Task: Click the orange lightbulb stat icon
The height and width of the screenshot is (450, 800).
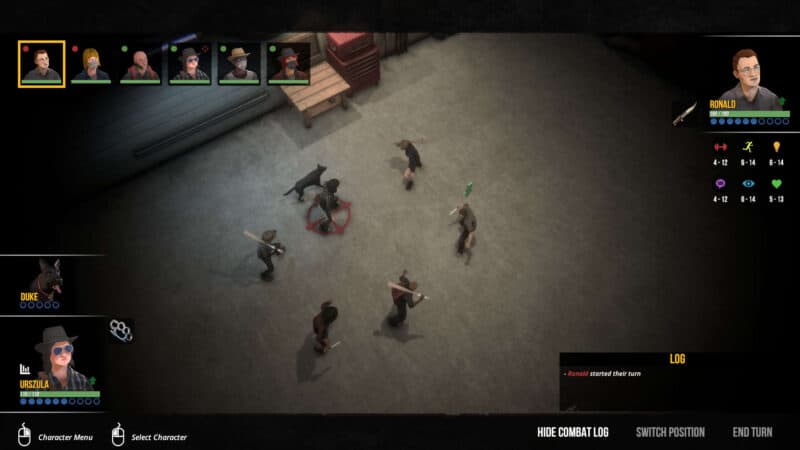Action: coord(777,147)
